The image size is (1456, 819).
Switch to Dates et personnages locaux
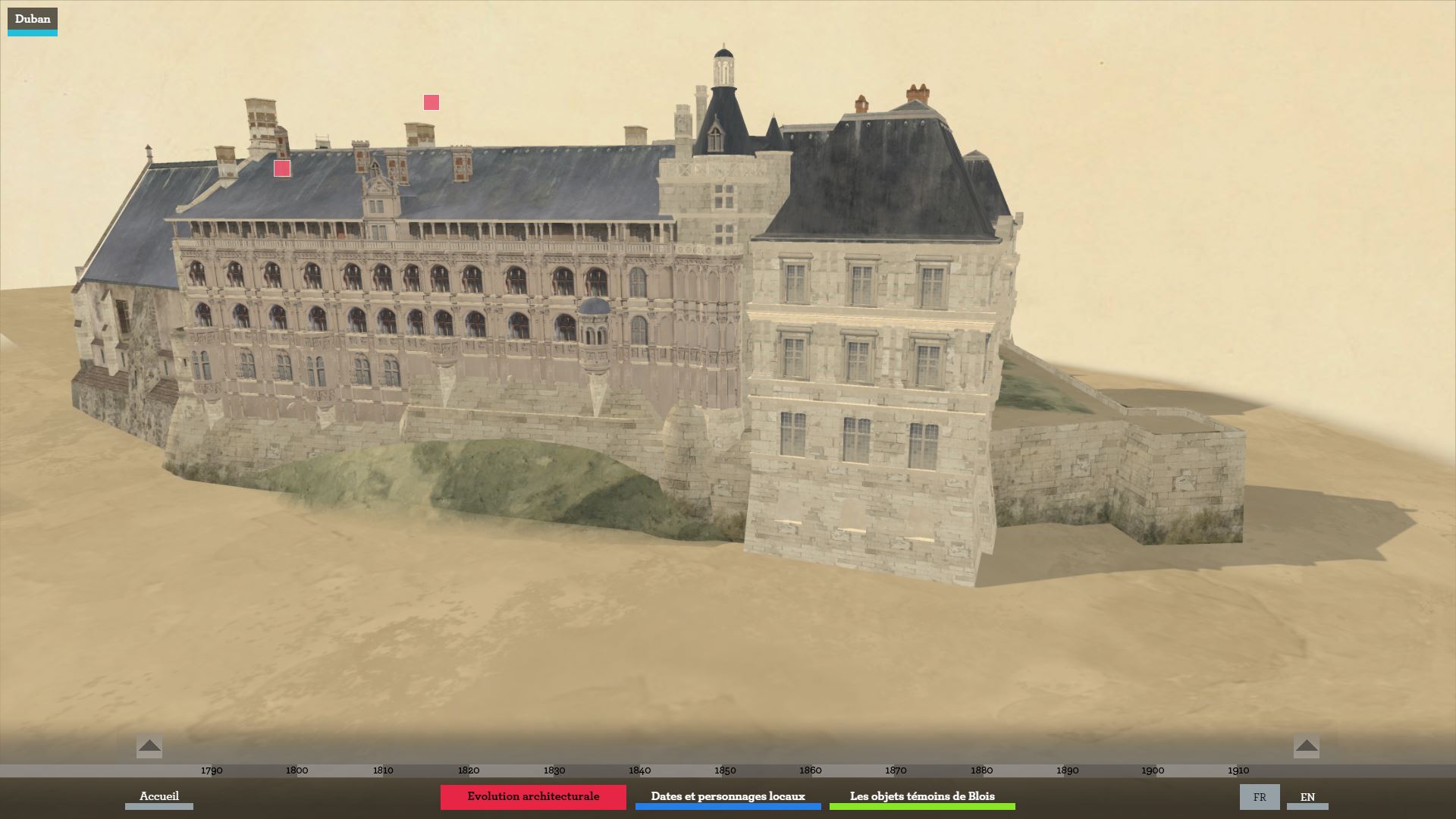pos(728,796)
